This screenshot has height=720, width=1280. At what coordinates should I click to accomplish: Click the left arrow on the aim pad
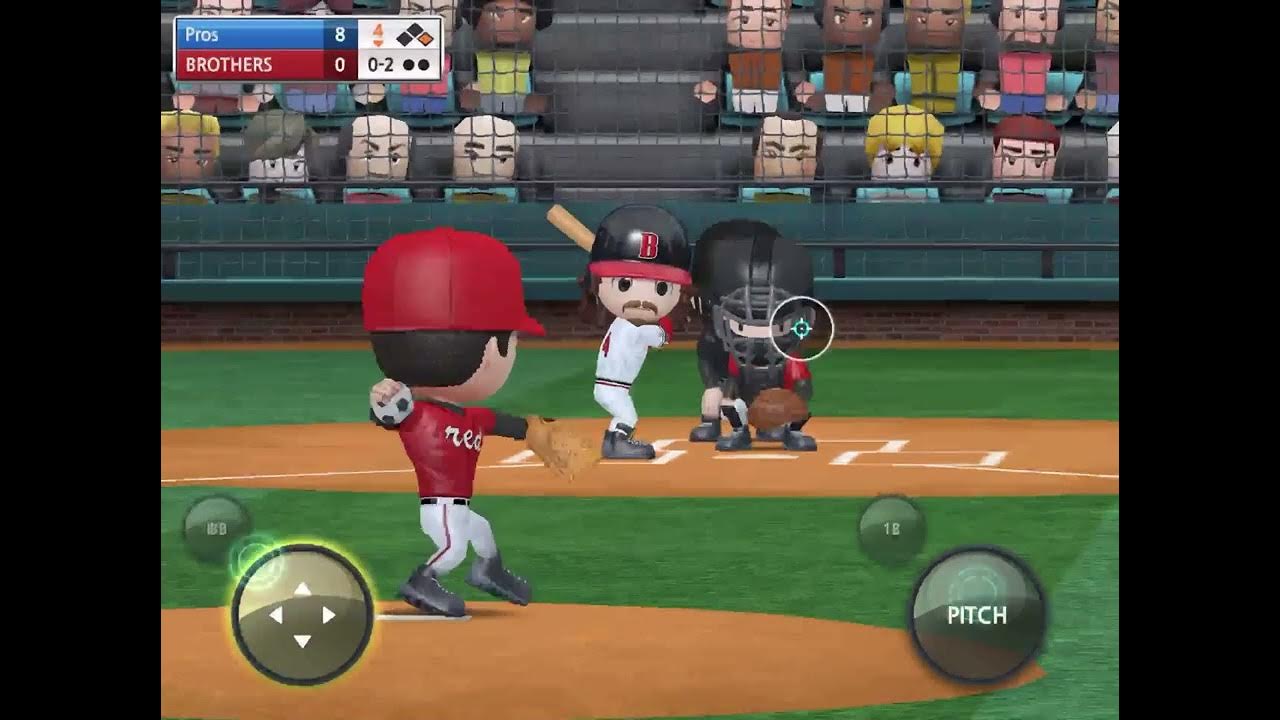tap(276, 615)
